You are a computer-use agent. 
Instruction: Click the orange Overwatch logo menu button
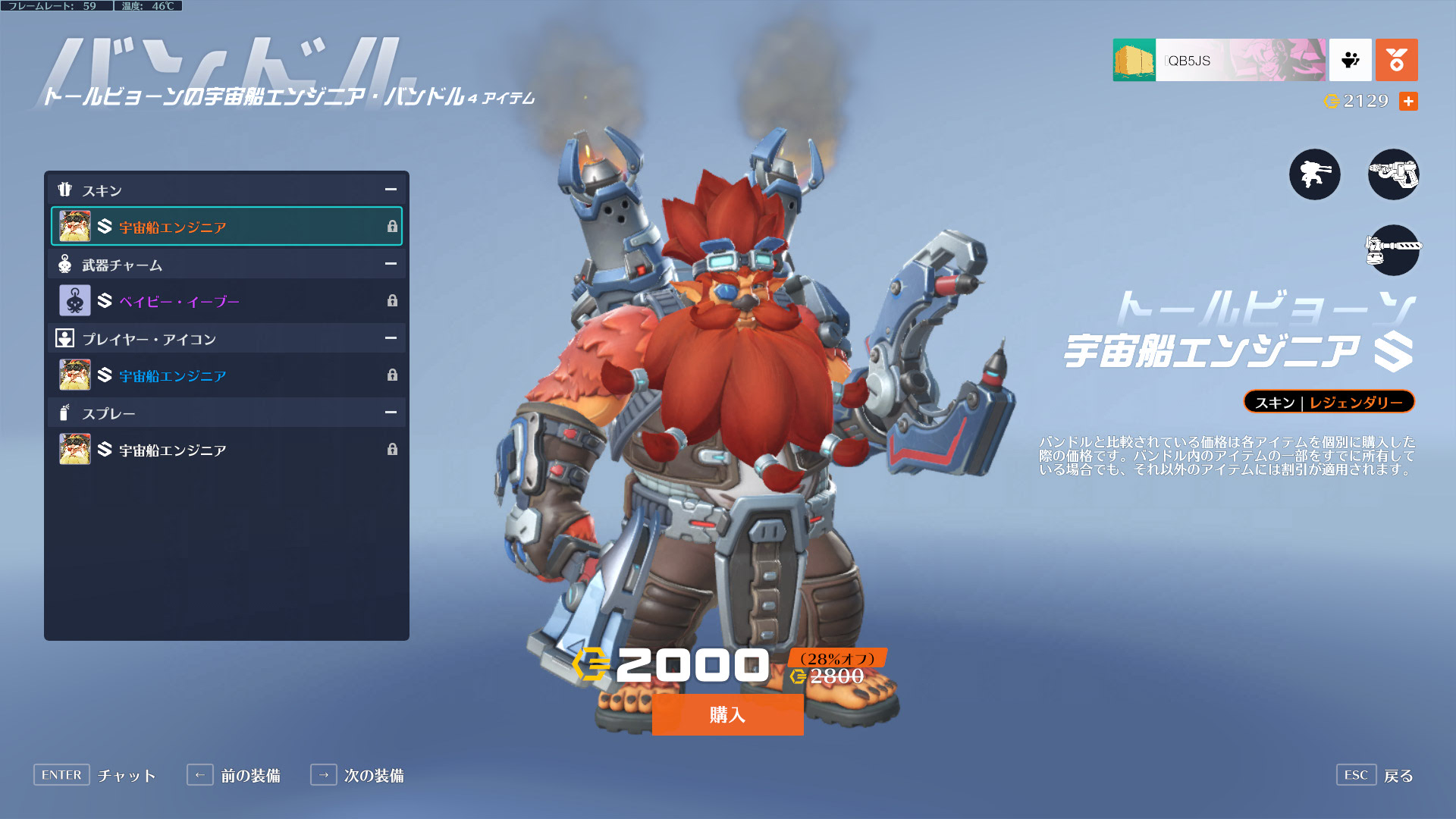1396,60
